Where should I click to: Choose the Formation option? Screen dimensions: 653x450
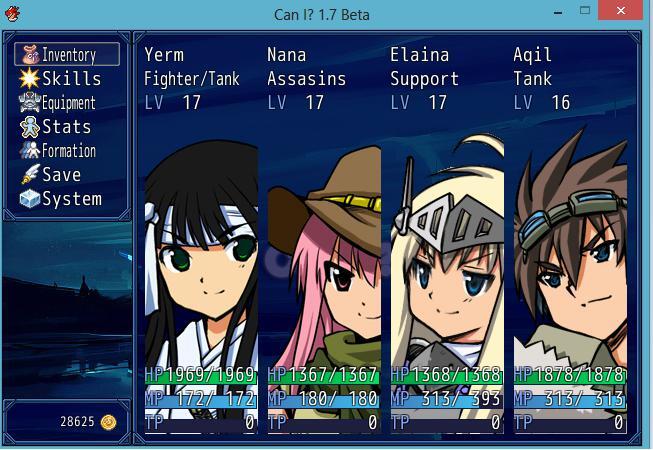tap(67, 151)
